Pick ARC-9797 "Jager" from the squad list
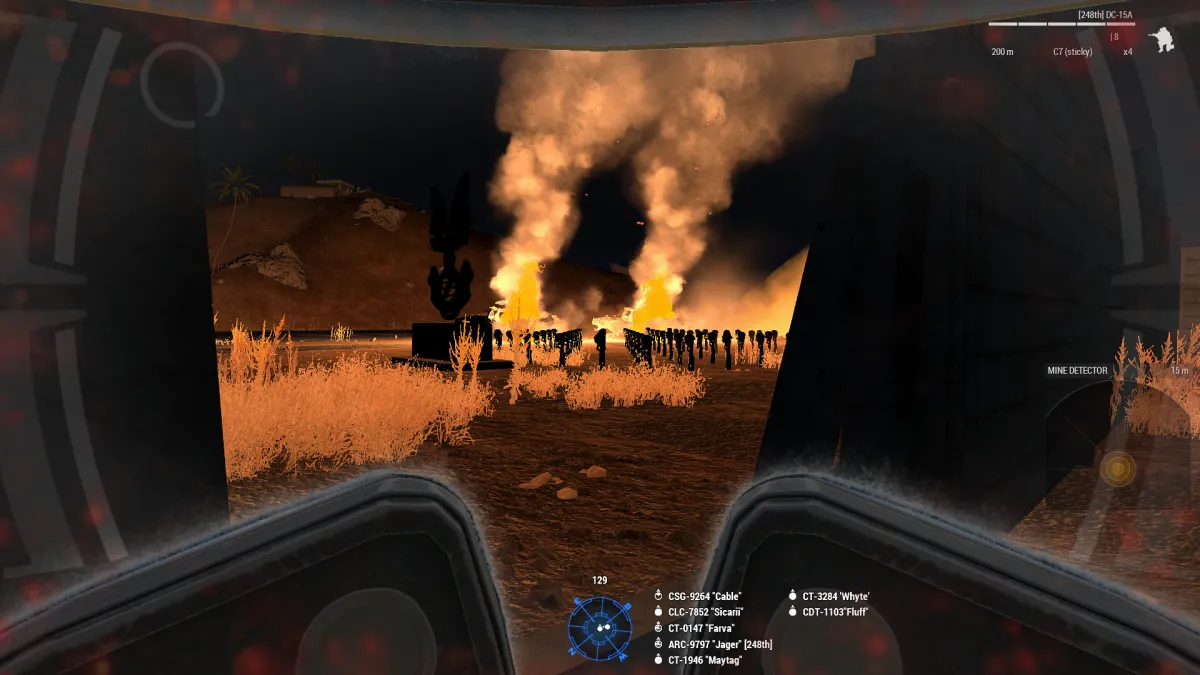 (x=719, y=644)
